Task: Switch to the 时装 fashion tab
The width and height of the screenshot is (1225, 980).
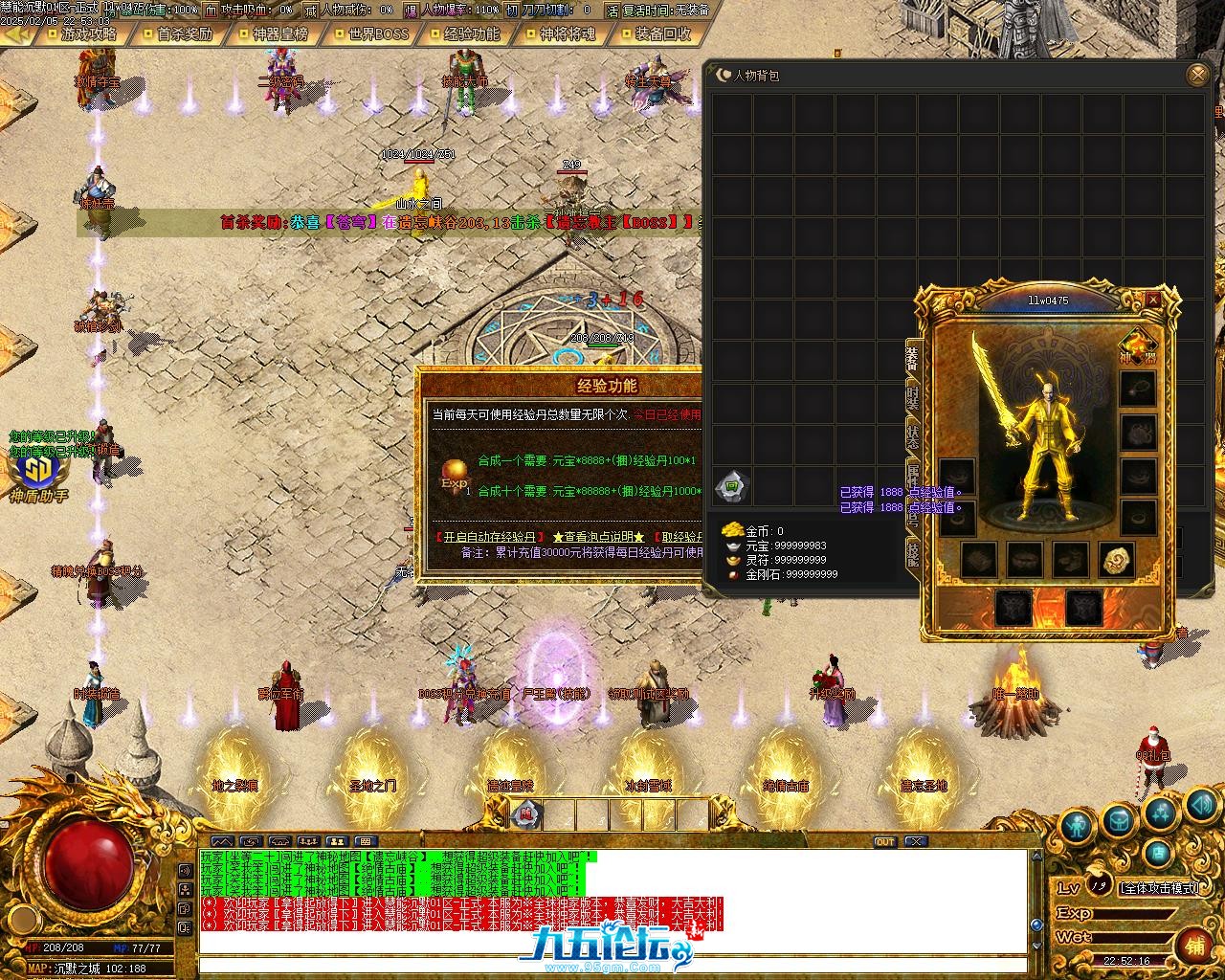Action: [x=913, y=397]
